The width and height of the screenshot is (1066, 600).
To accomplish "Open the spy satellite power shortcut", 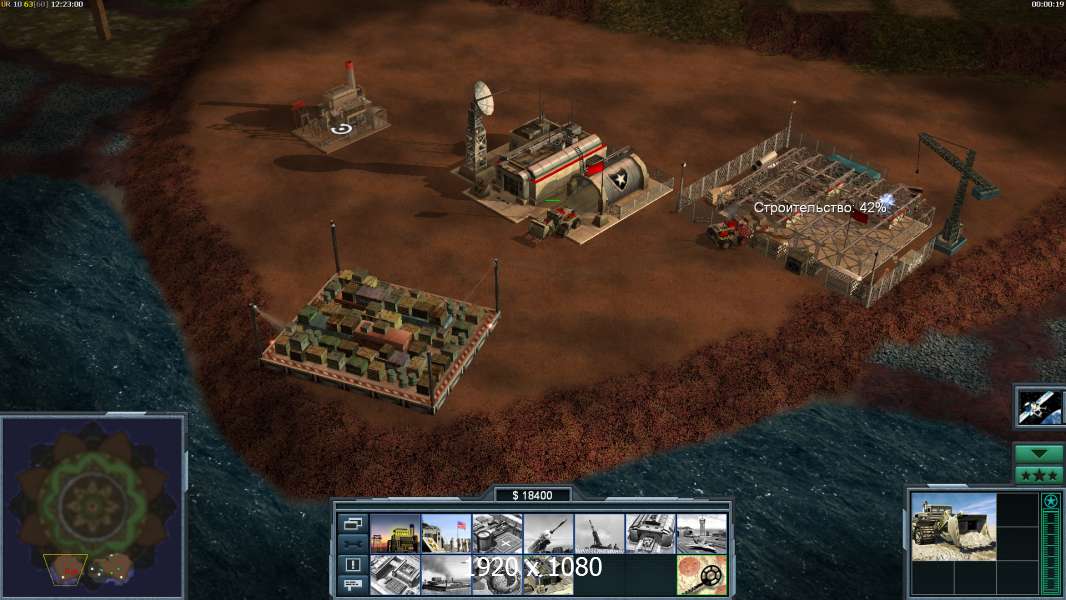I will pos(1039,406).
